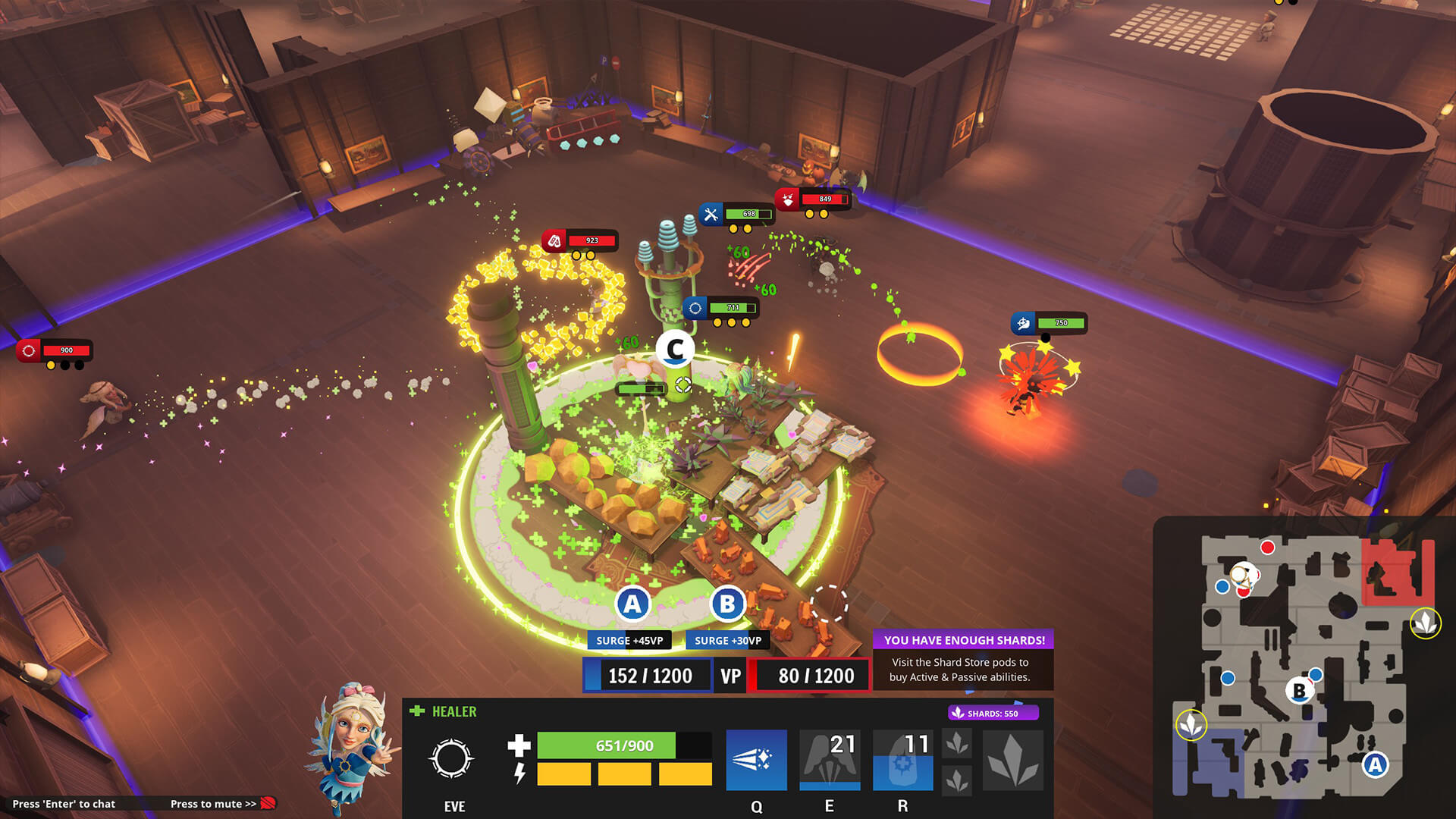Viewport: 1456px width, 819px height.
Task: Select Eve's character portrait
Action: (351, 748)
